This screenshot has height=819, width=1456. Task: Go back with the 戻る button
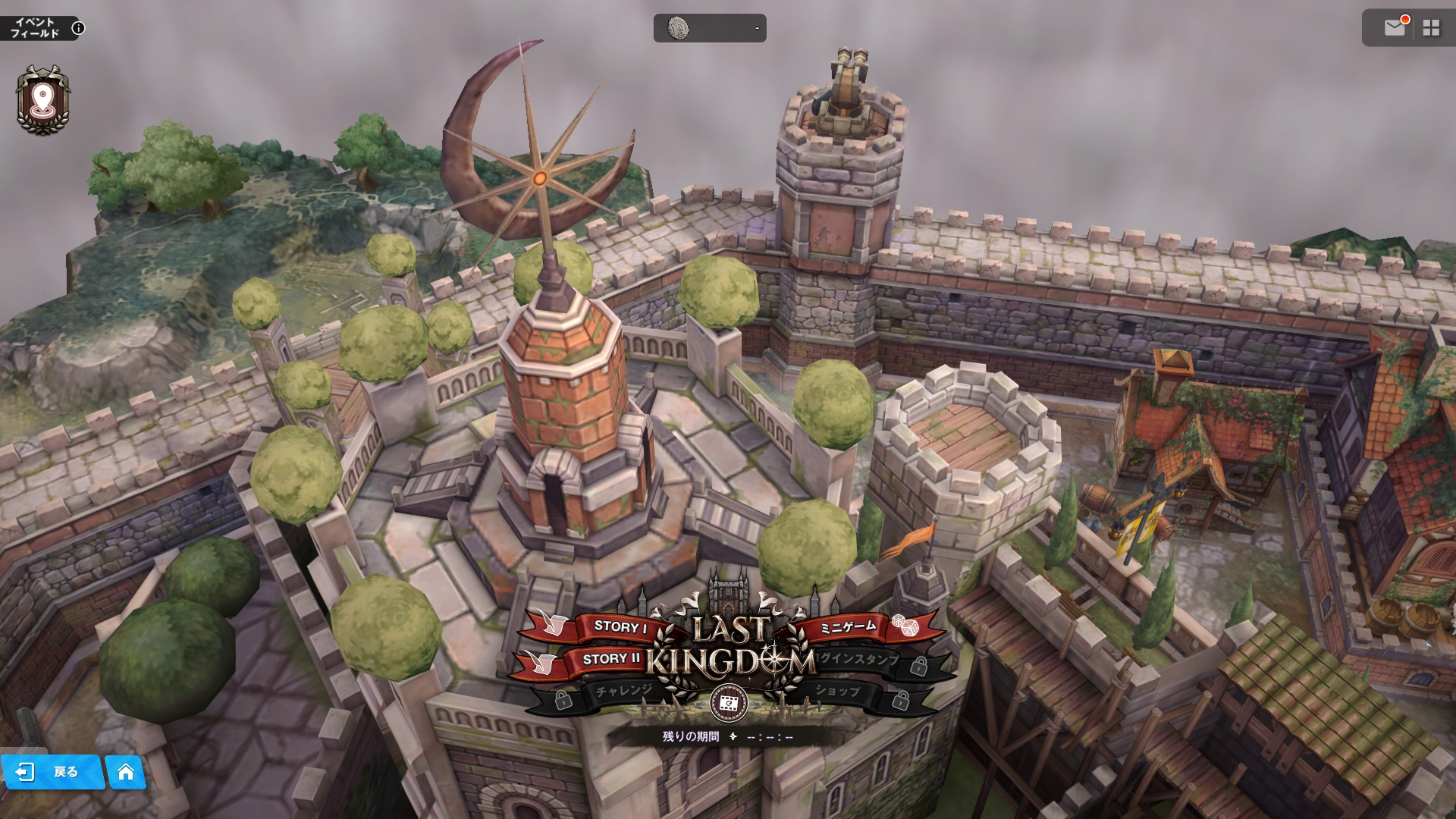pyautogui.click(x=52, y=772)
